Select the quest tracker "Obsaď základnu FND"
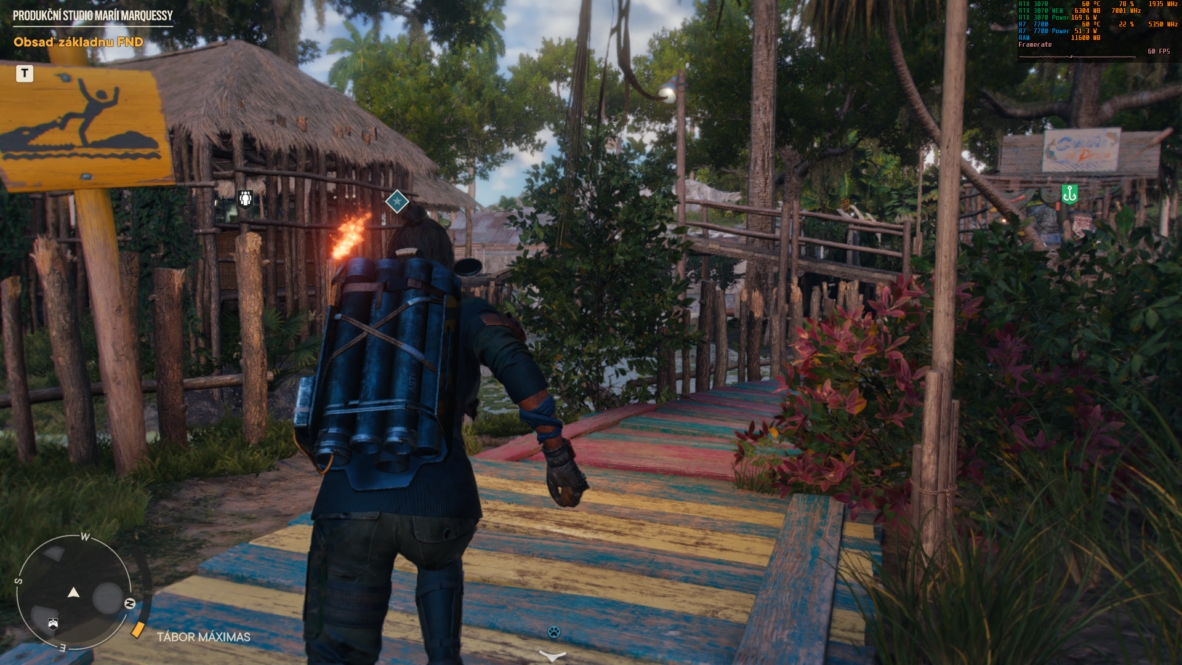Screen dimensions: 1182x665 [78, 42]
